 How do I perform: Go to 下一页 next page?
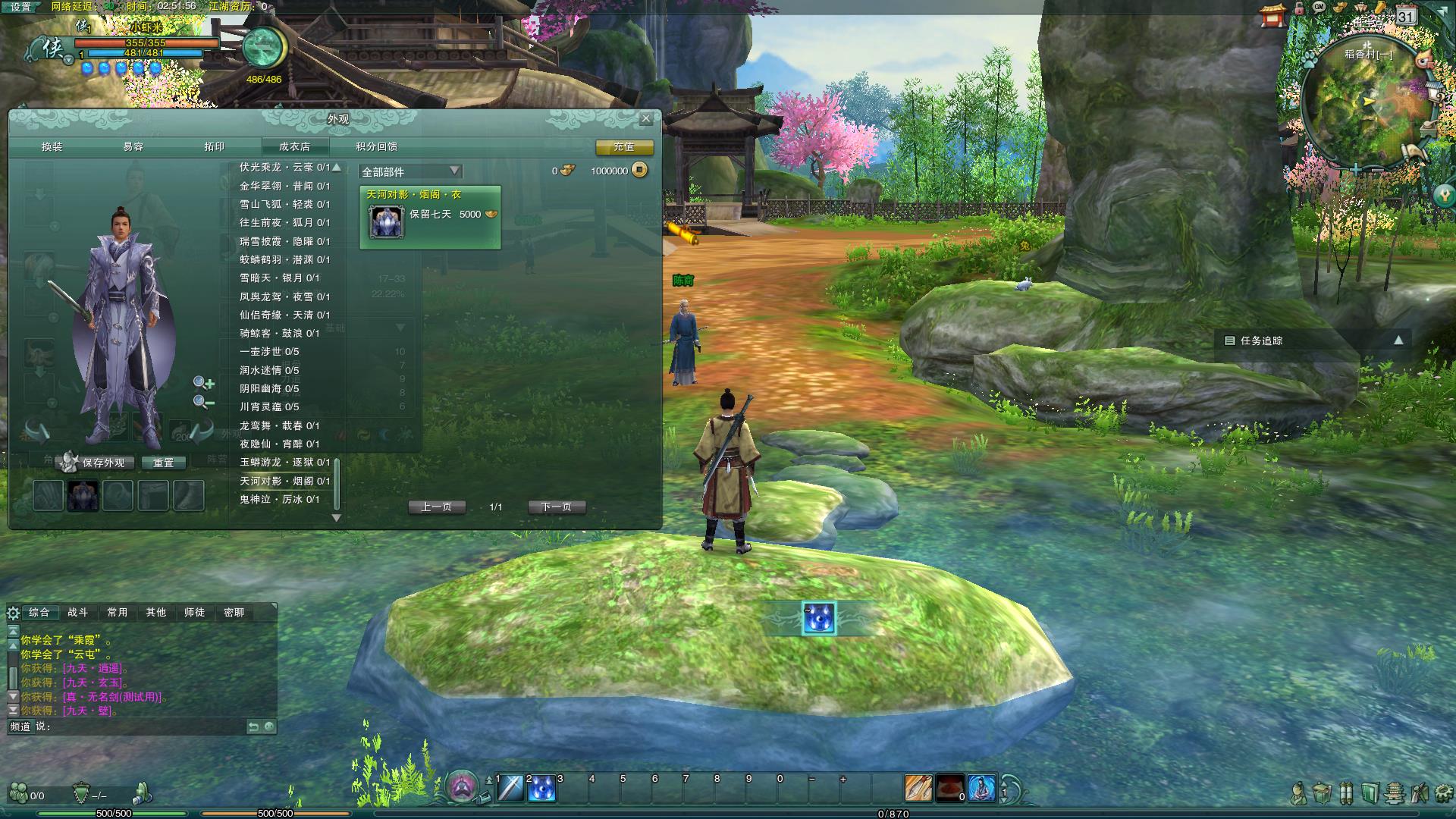click(556, 507)
